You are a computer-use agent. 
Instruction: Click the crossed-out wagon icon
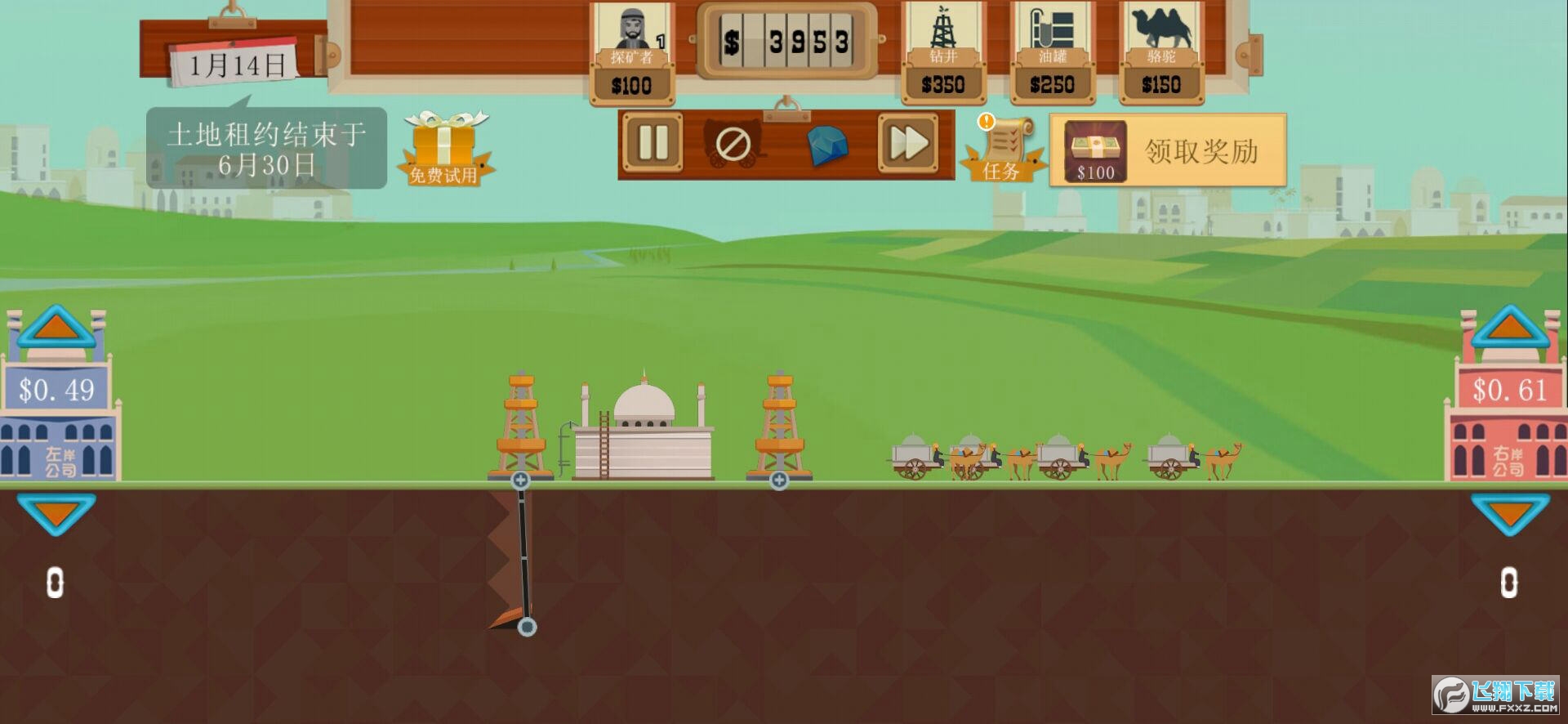[733, 145]
